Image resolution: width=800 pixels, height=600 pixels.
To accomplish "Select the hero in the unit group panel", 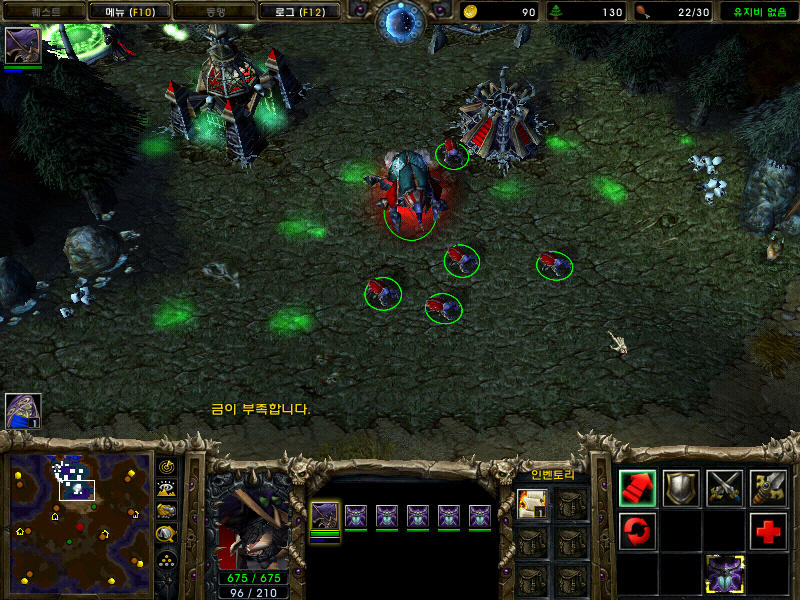I will point(324,516).
